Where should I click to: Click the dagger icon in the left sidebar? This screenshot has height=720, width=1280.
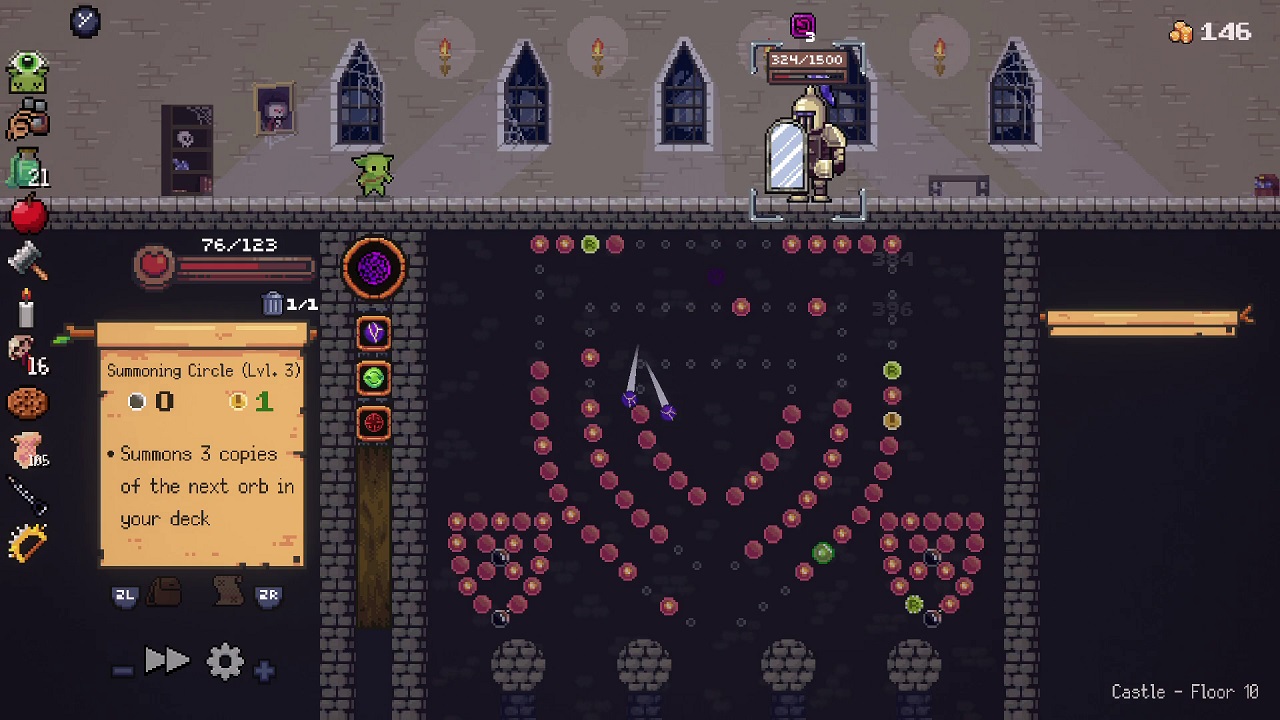coord(26,497)
